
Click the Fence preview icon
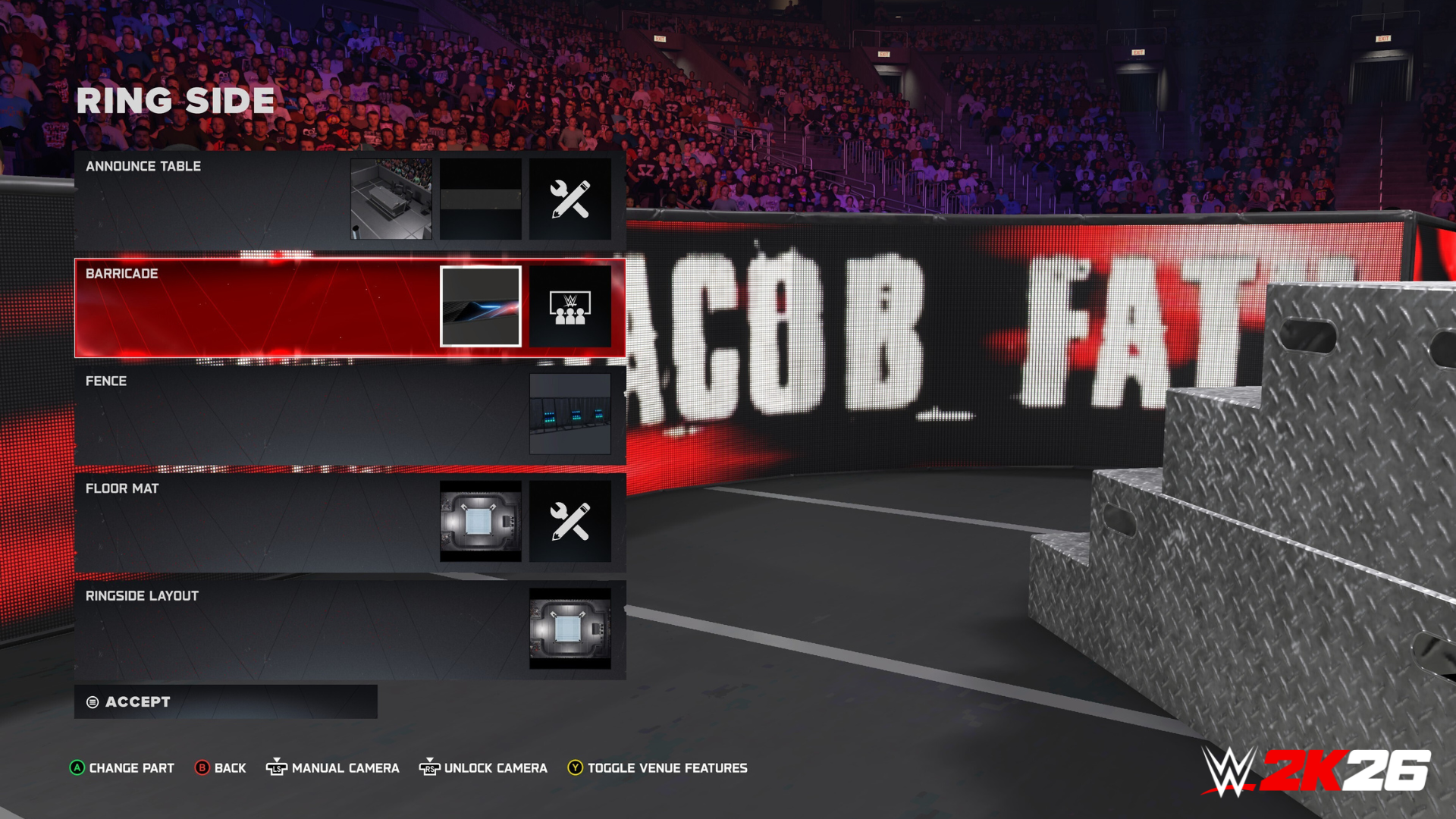click(571, 413)
